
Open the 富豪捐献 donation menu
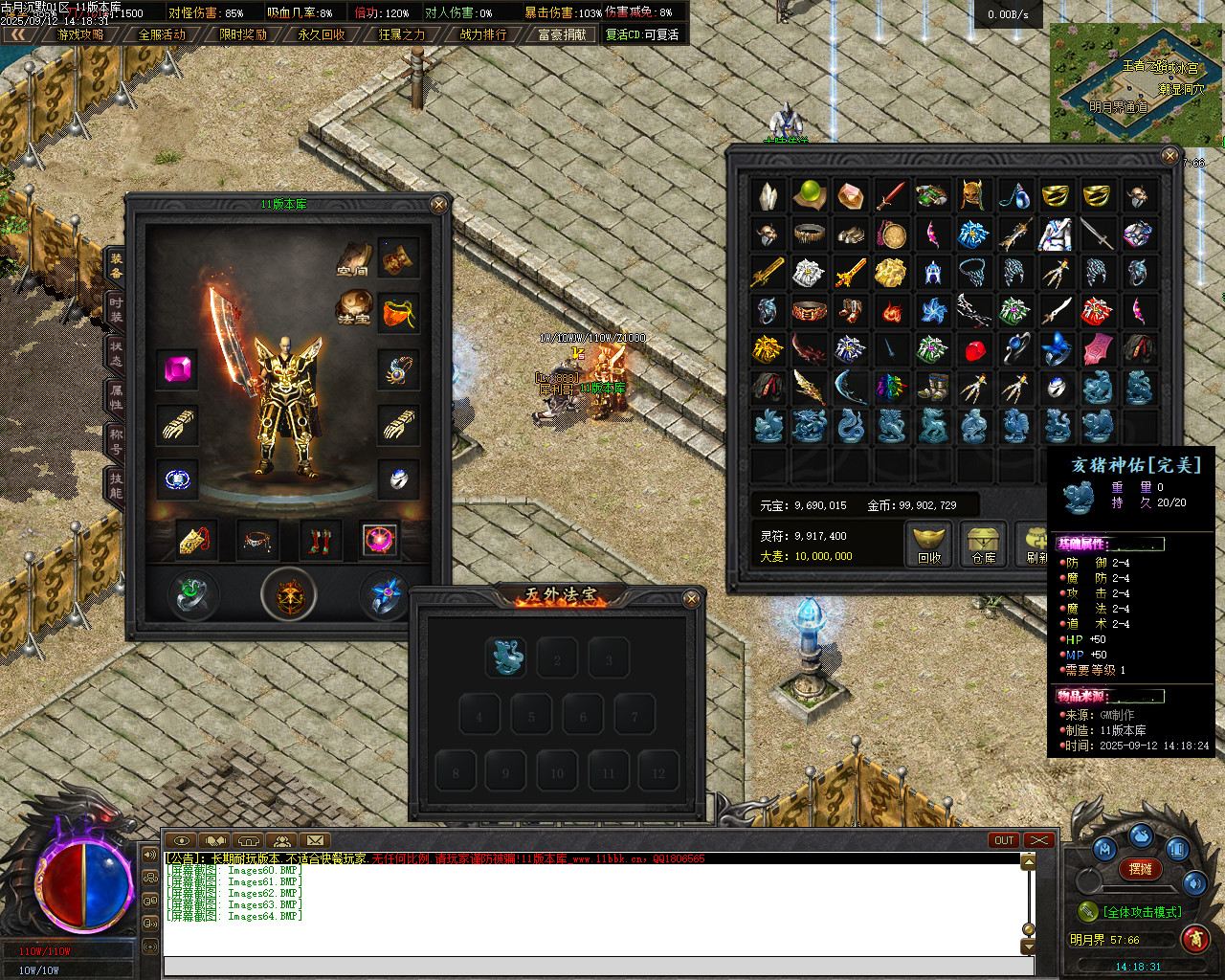[562, 34]
